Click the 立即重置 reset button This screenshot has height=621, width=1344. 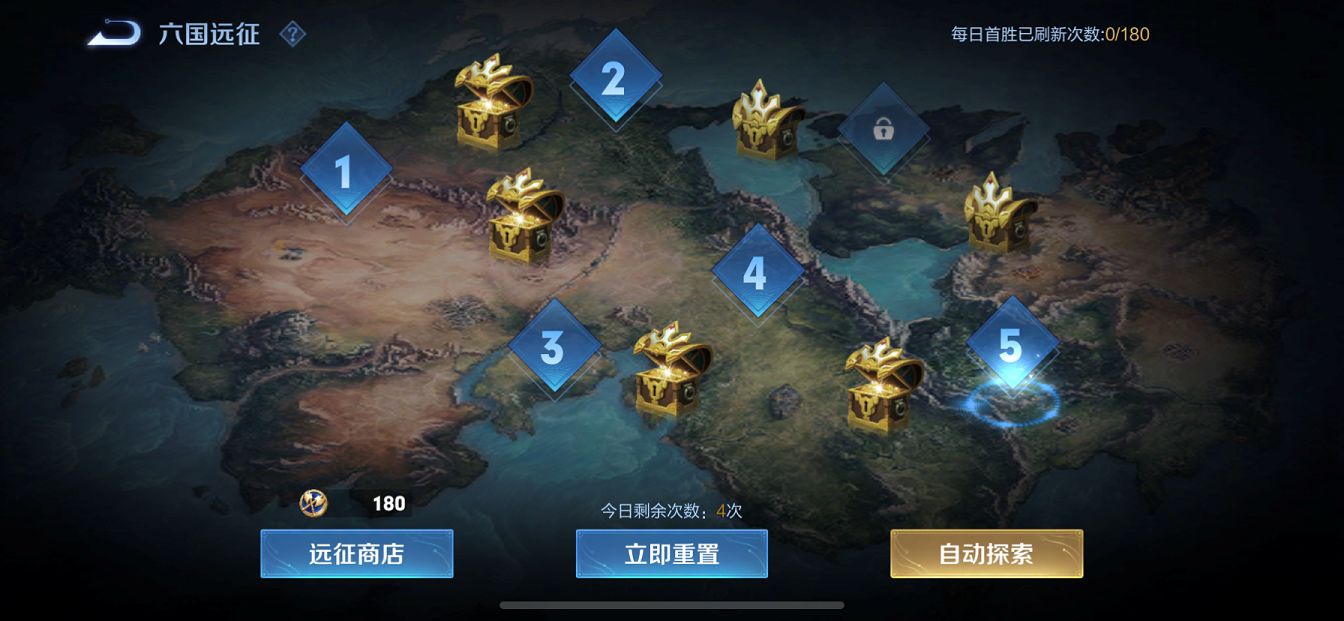click(x=672, y=554)
